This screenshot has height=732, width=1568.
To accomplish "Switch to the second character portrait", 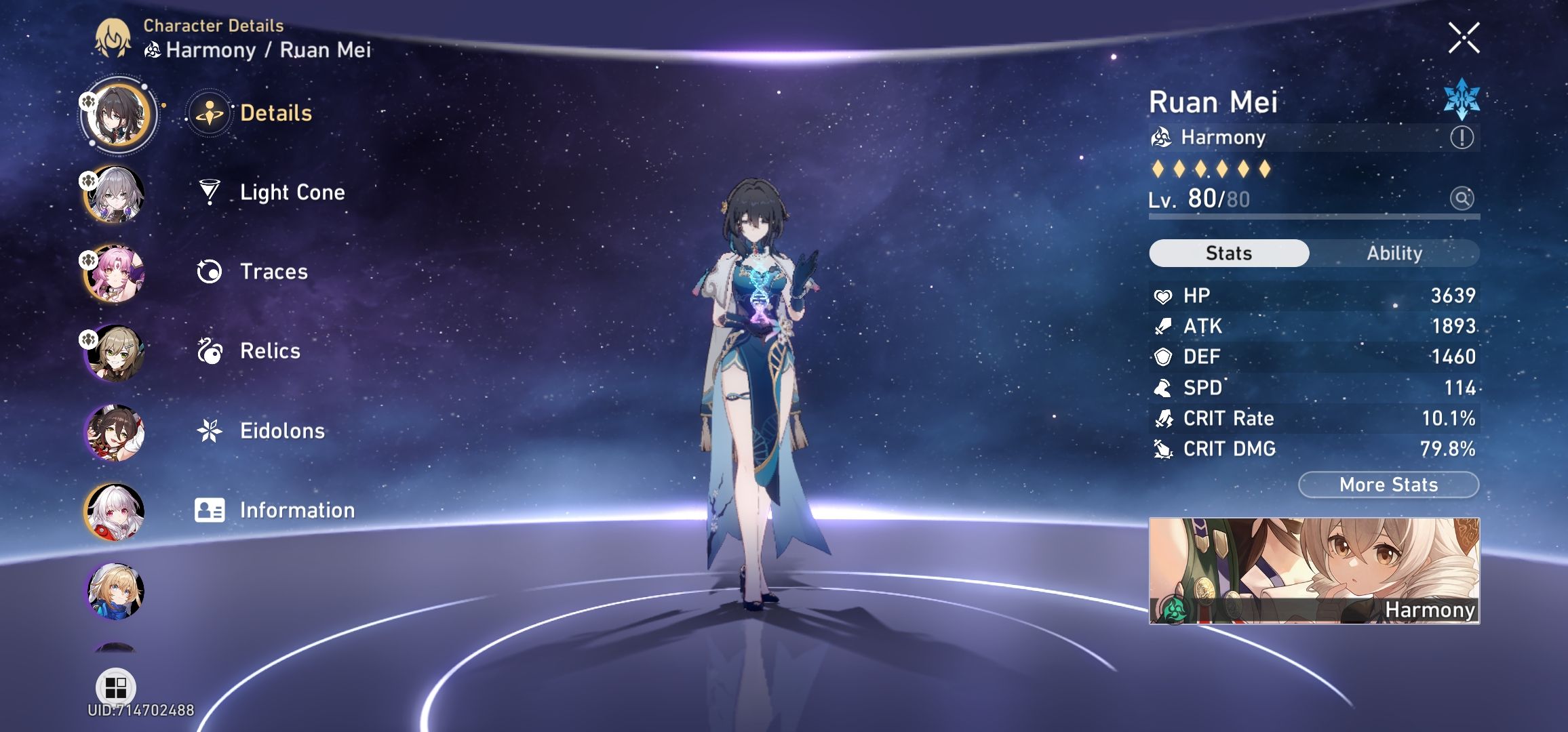I will tap(115, 194).
